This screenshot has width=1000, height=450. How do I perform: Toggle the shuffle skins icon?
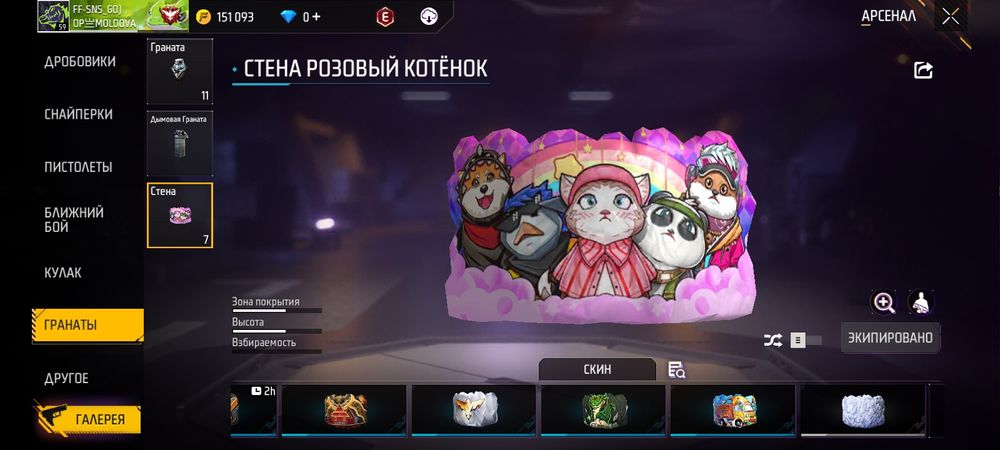click(x=773, y=340)
